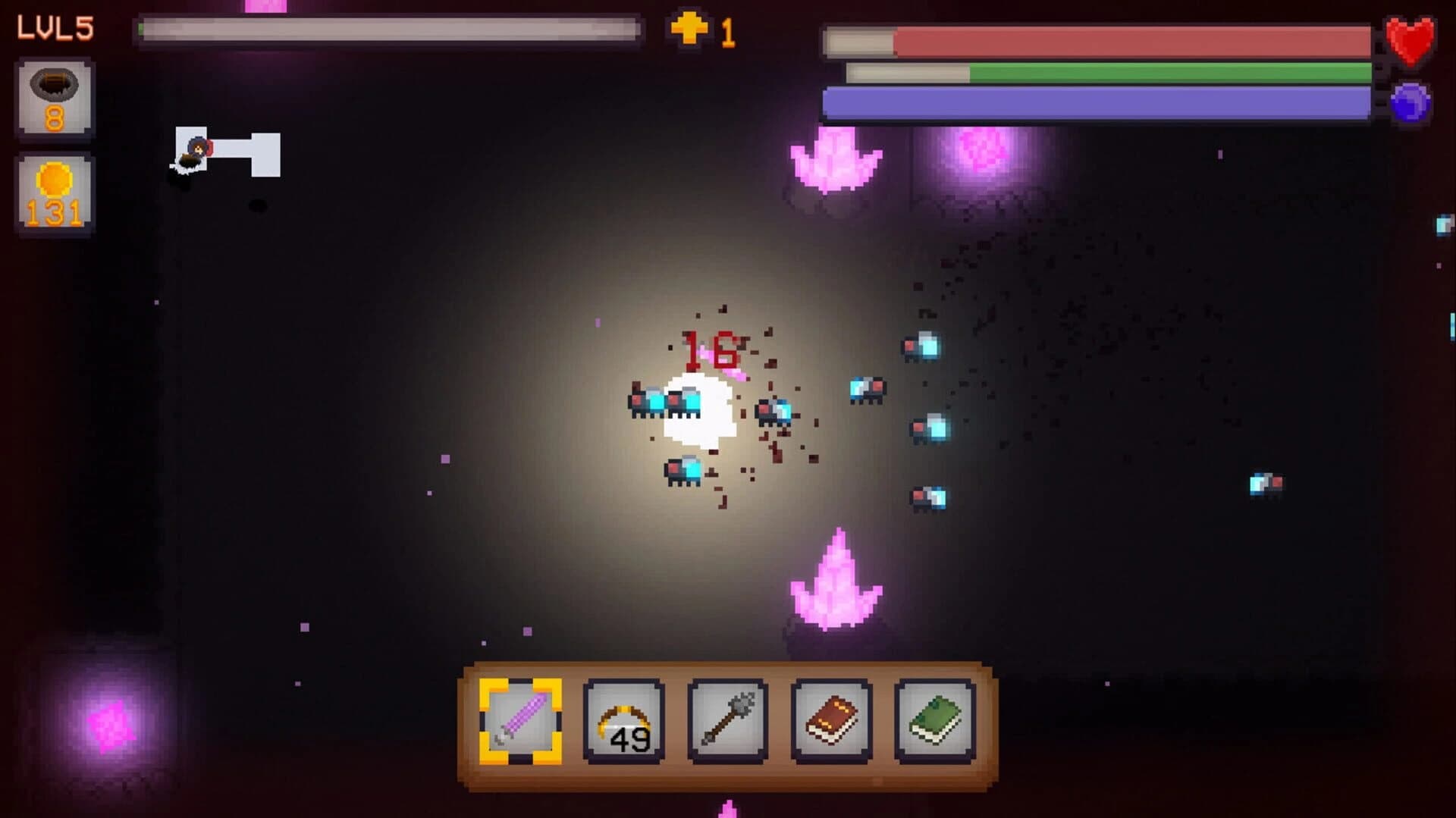
Task: Click the 16 damage number popup
Action: 711,350
